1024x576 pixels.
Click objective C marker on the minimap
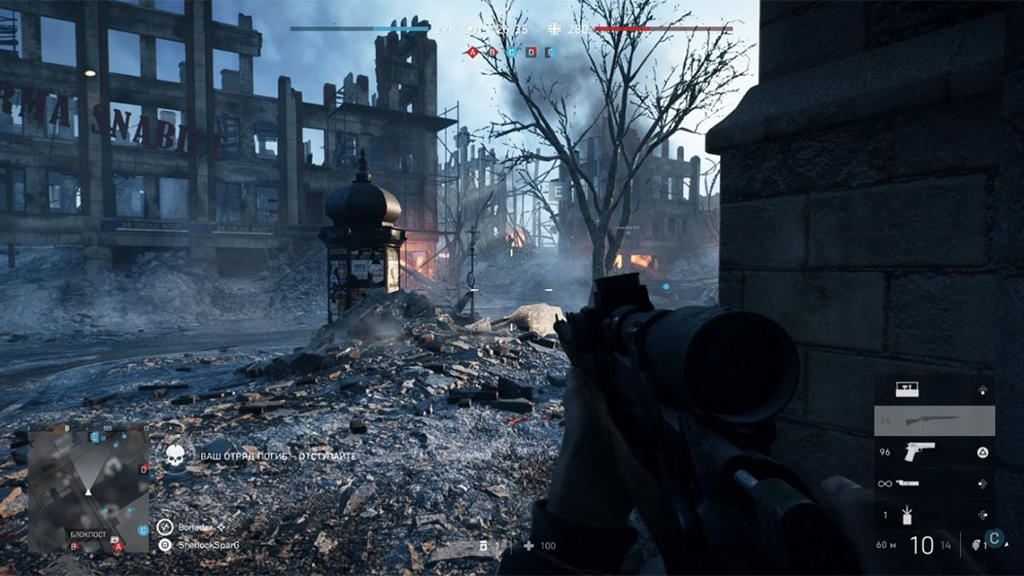[x=143, y=530]
